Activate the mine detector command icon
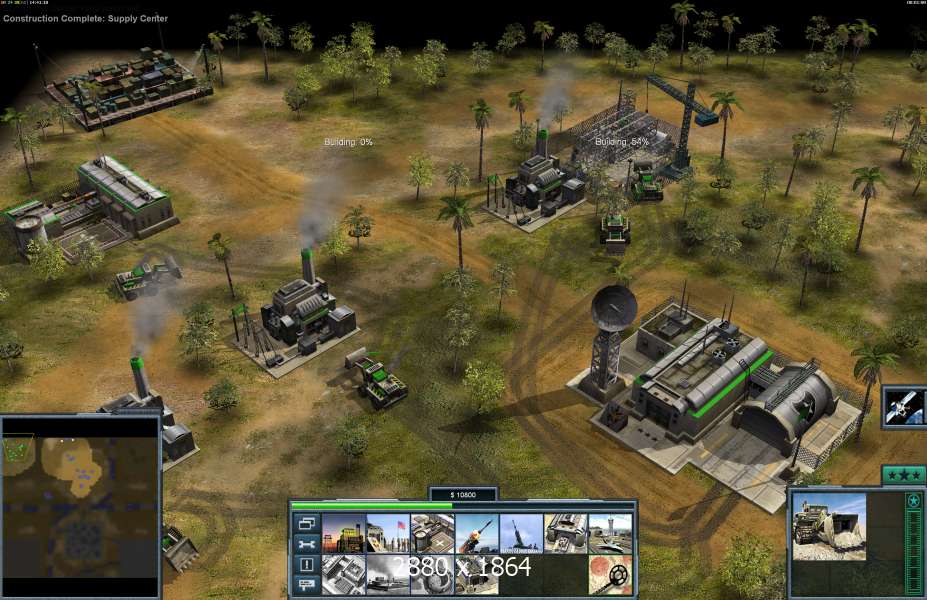 [611, 574]
